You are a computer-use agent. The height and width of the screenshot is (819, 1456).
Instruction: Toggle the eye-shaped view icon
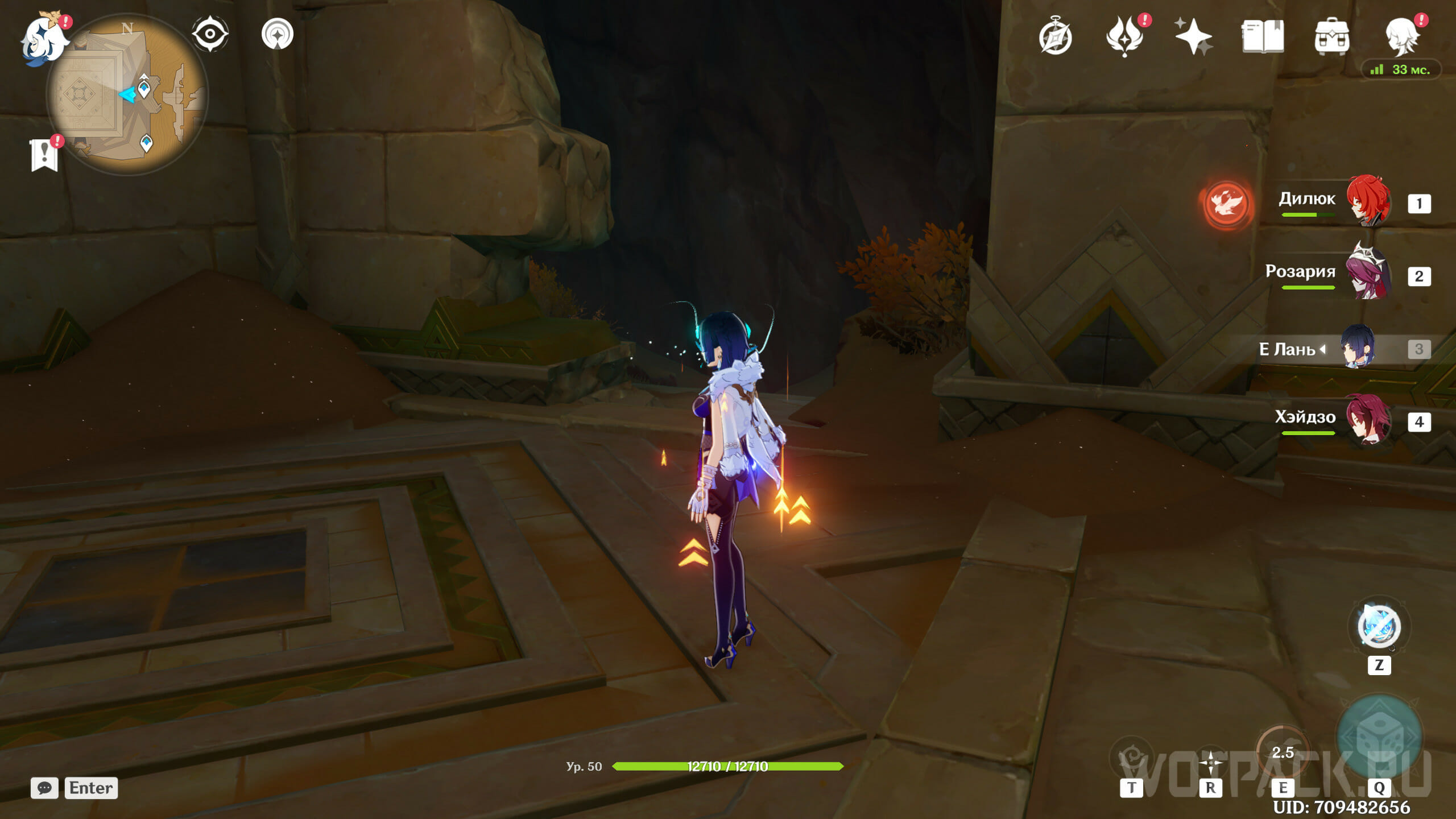210,34
